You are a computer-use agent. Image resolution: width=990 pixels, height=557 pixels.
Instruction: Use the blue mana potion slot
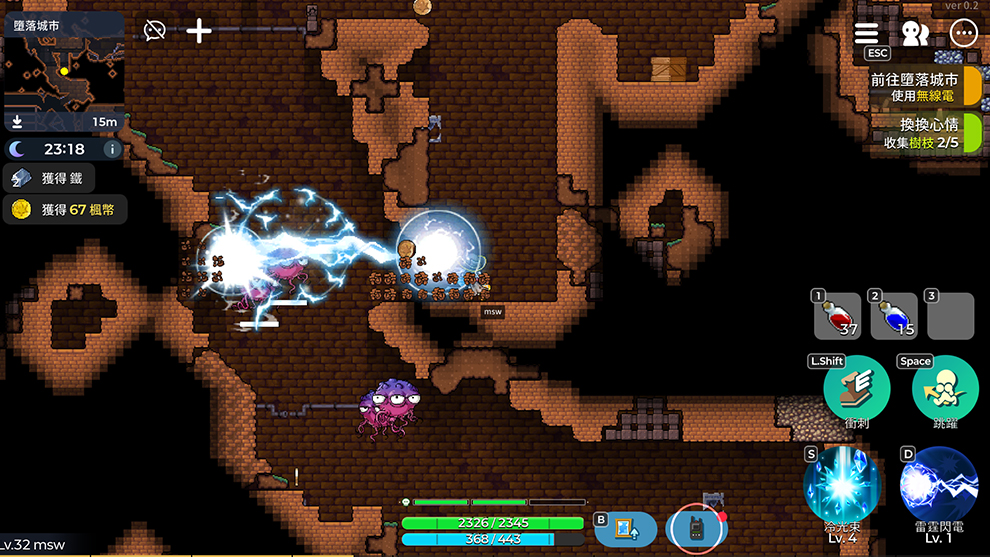click(894, 317)
